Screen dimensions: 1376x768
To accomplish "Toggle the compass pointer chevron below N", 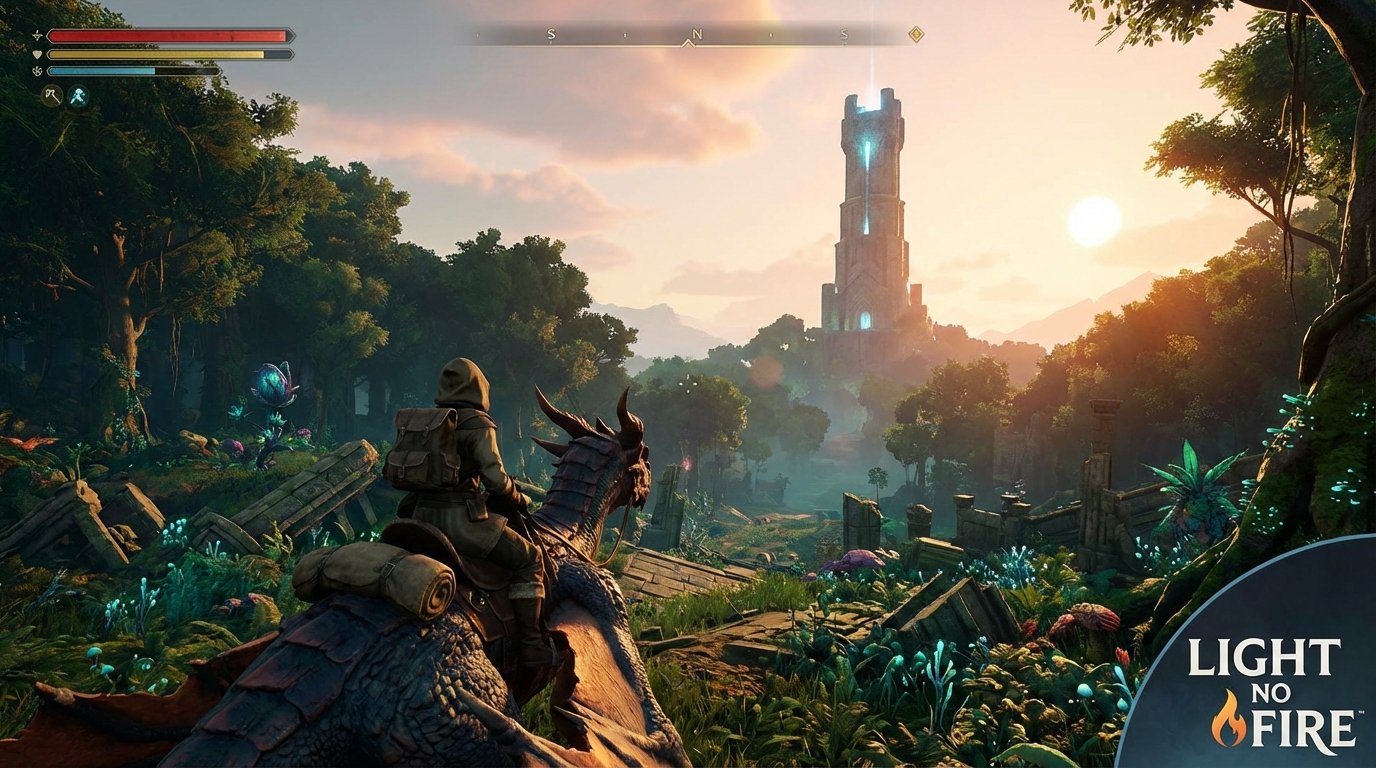I will click(688, 42).
